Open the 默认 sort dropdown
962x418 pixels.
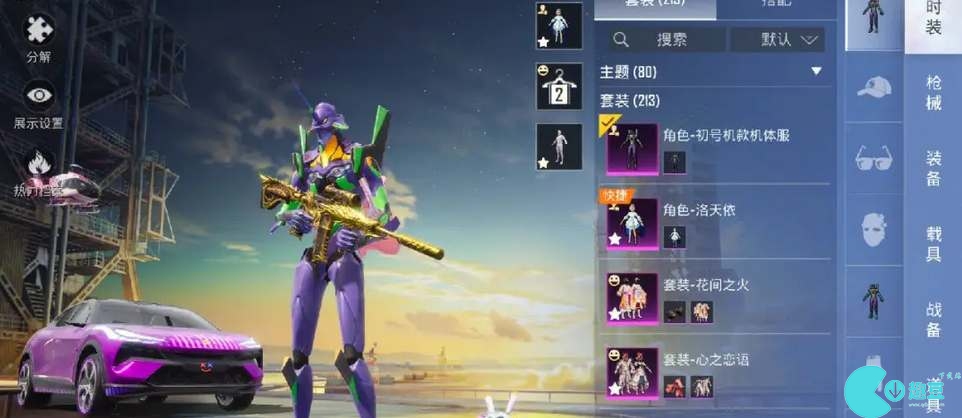click(x=778, y=40)
